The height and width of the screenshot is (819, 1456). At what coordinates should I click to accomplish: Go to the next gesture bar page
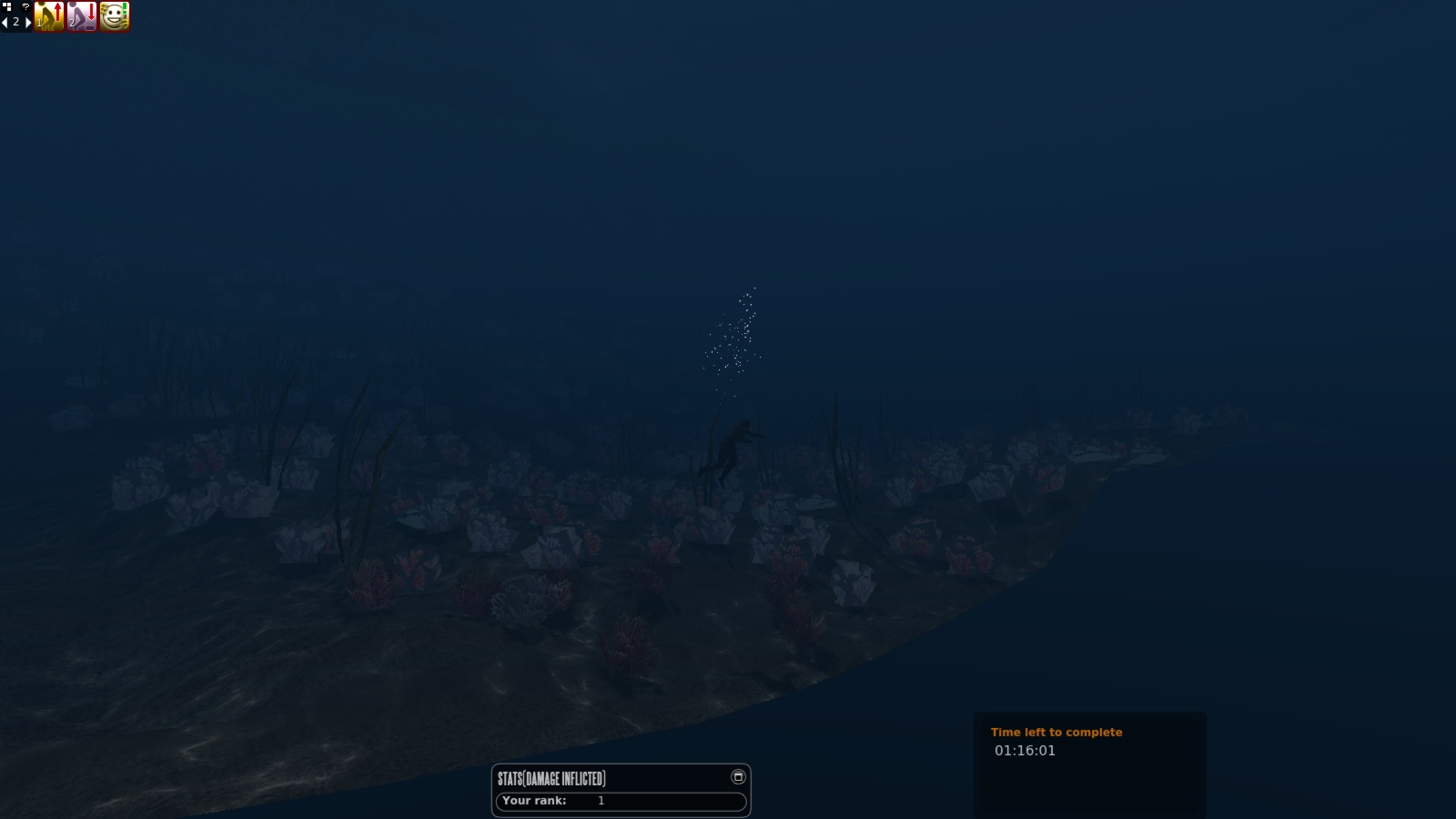pos(27,22)
